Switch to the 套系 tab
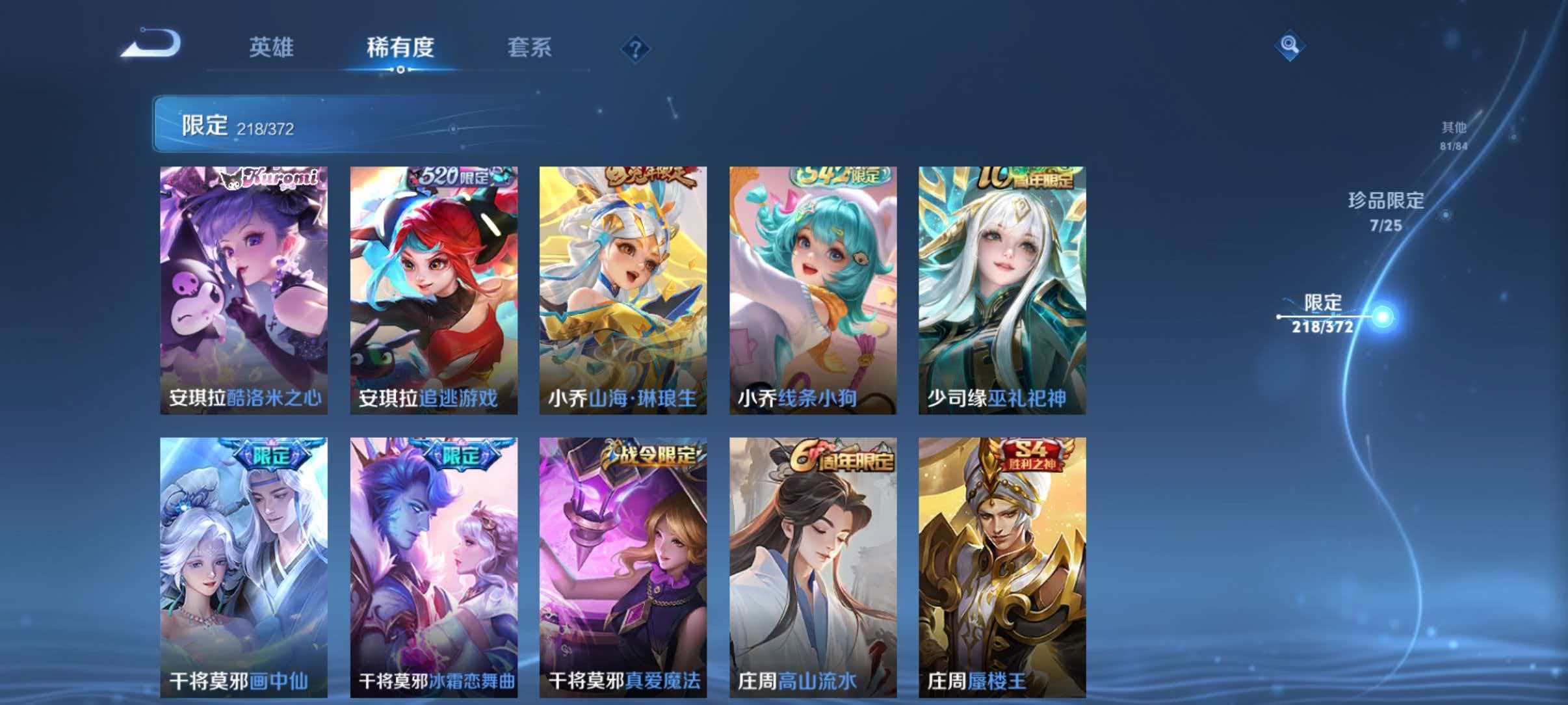The height and width of the screenshot is (705, 1568). 530,47
